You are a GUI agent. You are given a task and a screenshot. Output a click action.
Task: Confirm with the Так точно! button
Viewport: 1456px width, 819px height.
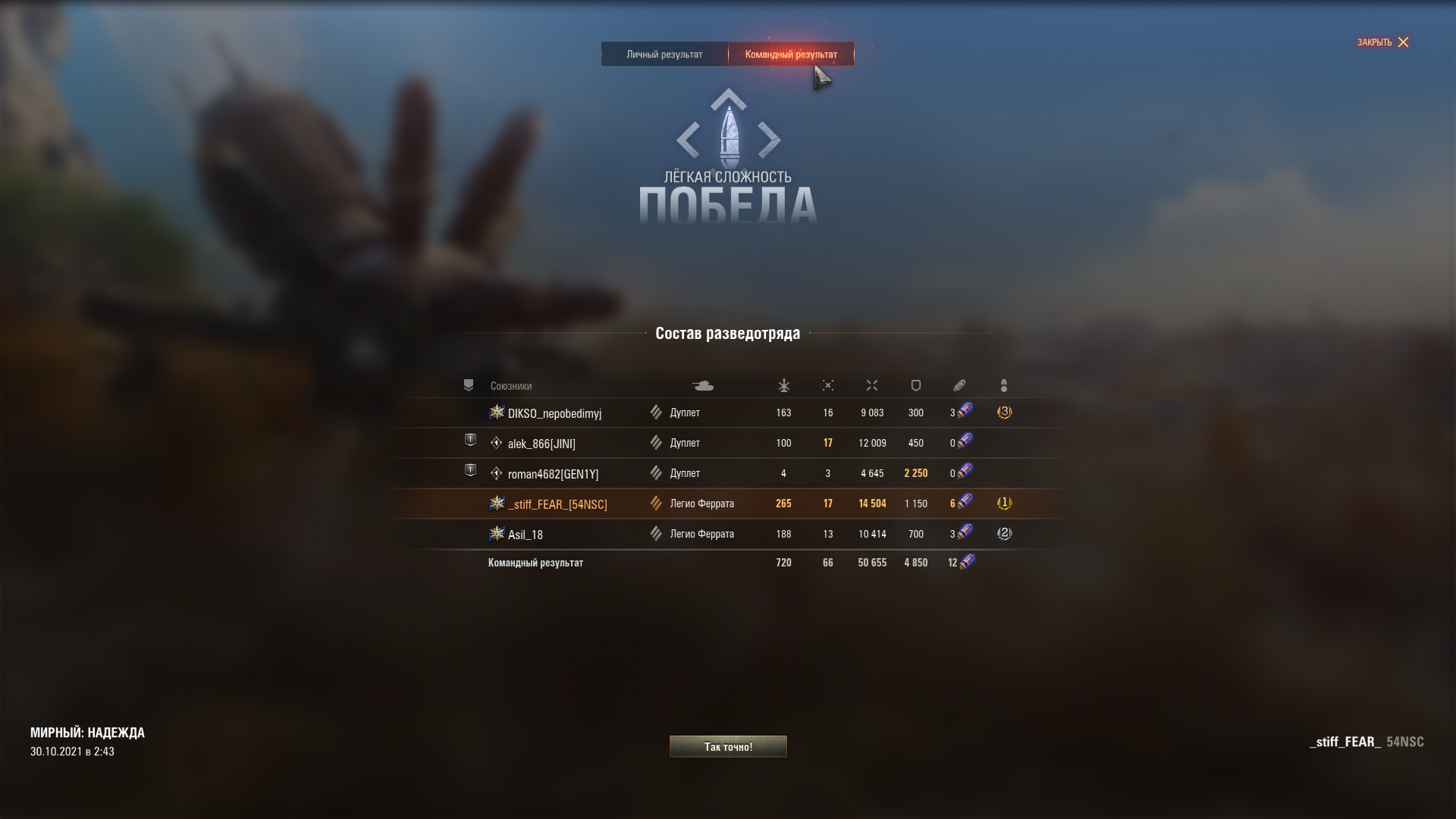tap(728, 747)
